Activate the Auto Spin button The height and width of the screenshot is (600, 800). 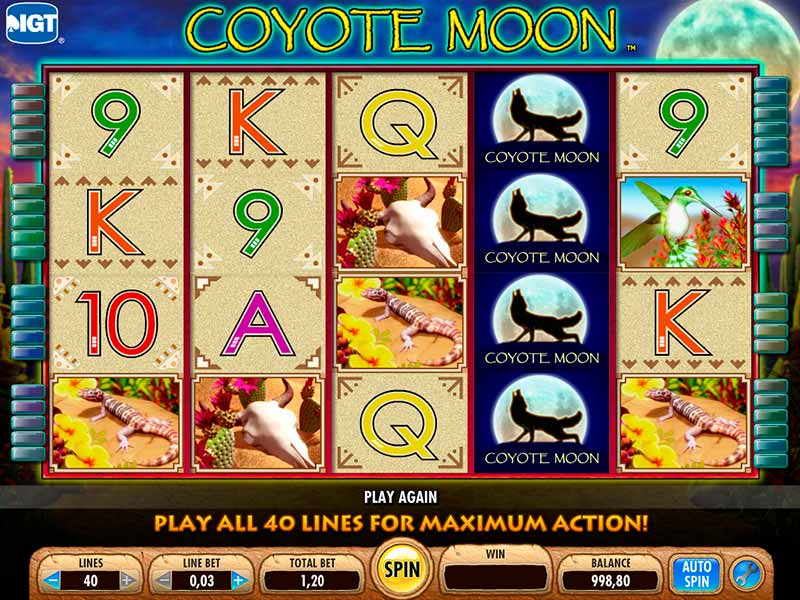point(696,573)
